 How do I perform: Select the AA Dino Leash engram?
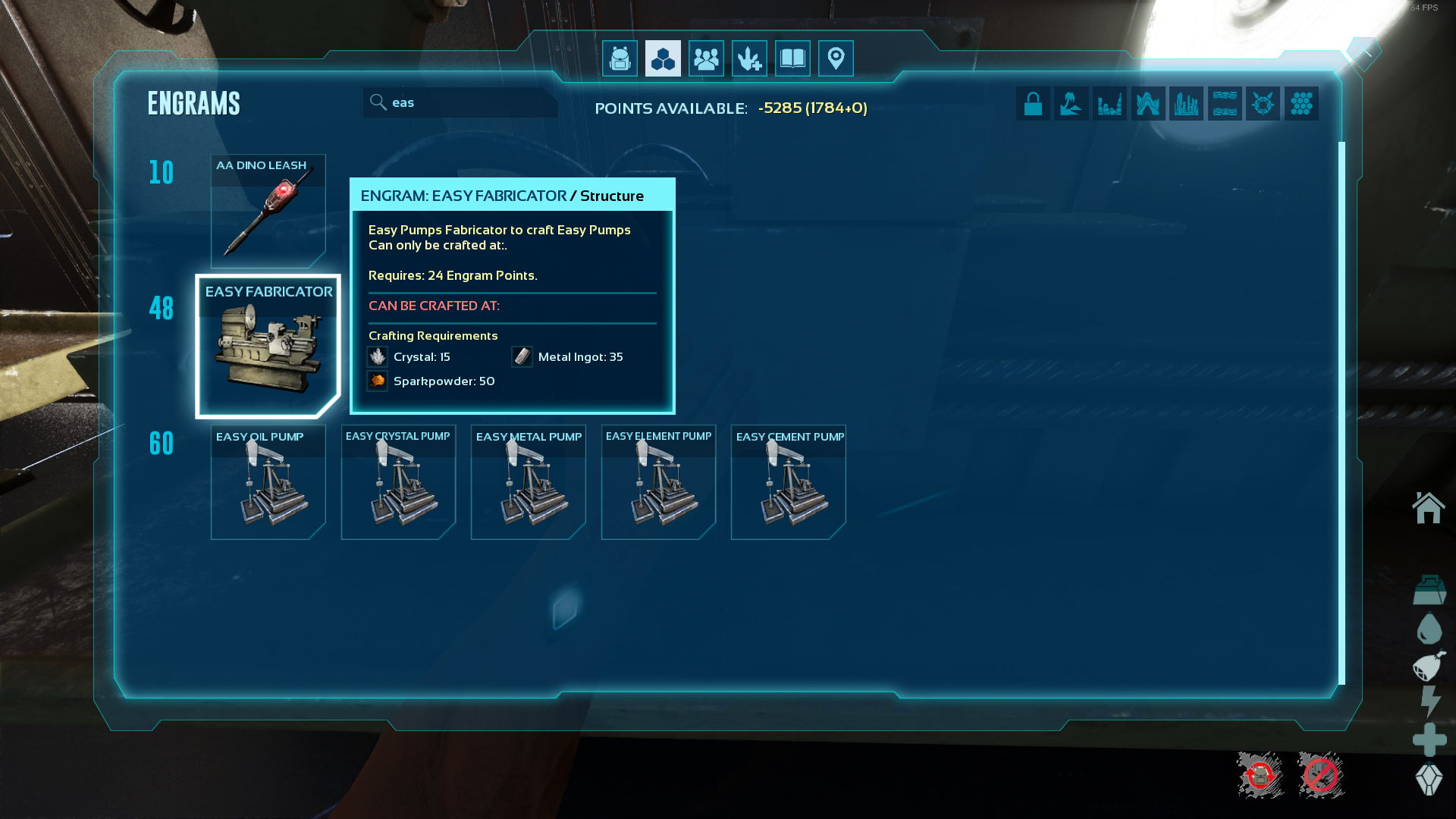[x=268, y=212]
